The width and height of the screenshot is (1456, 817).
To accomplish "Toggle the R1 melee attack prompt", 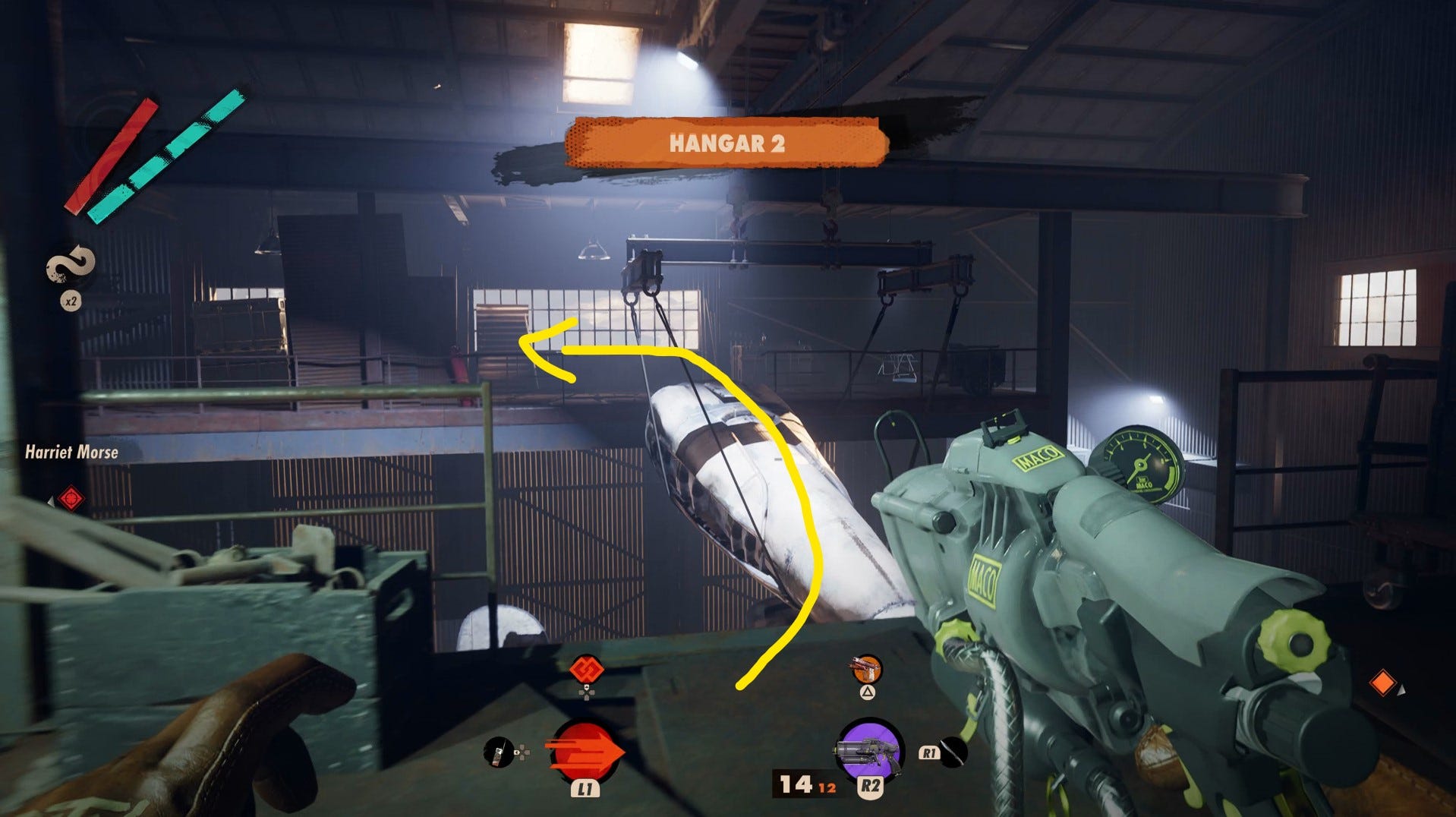I will [x=929, y=752].
